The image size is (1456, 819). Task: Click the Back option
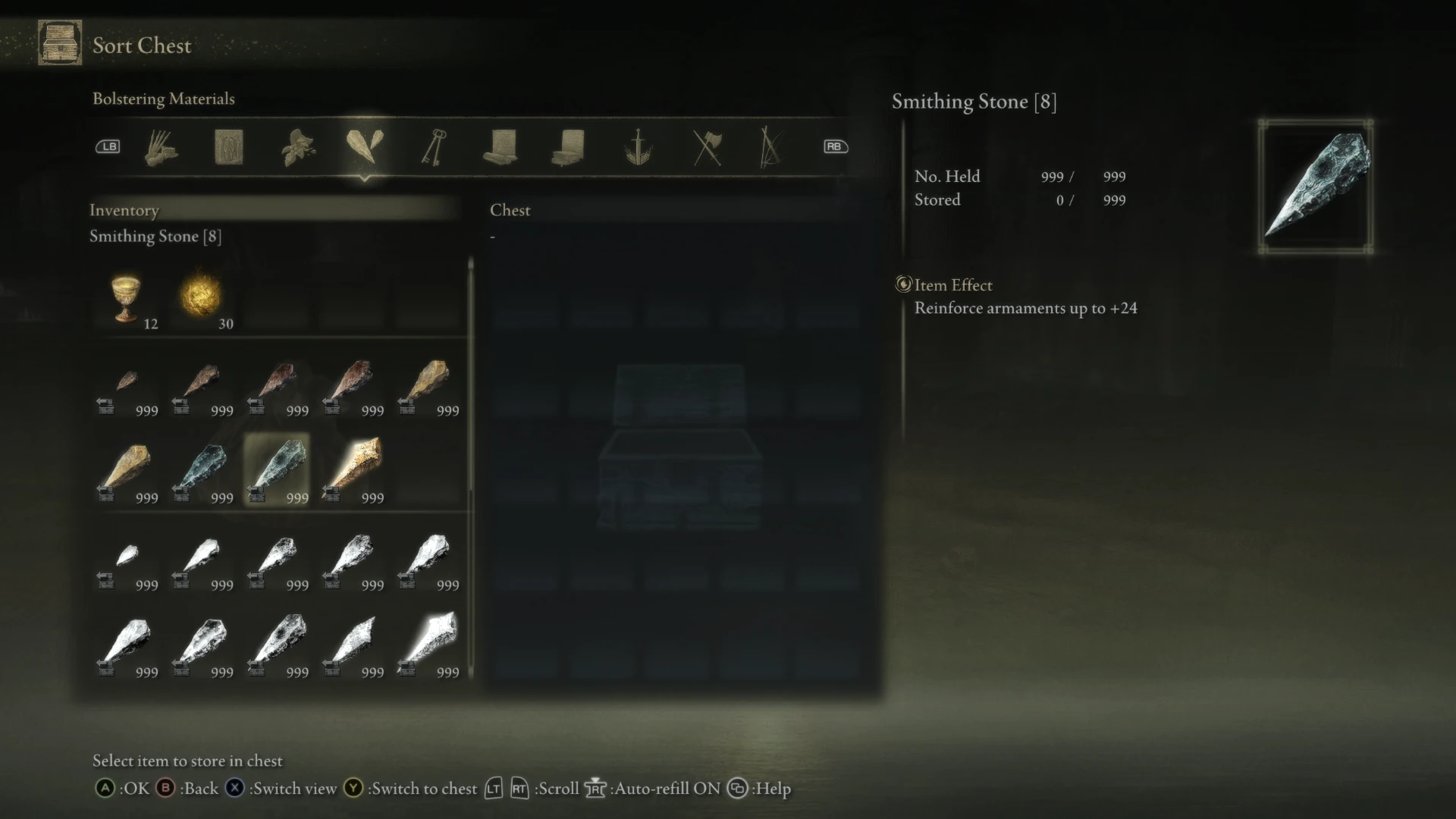[x=191, y=789]
